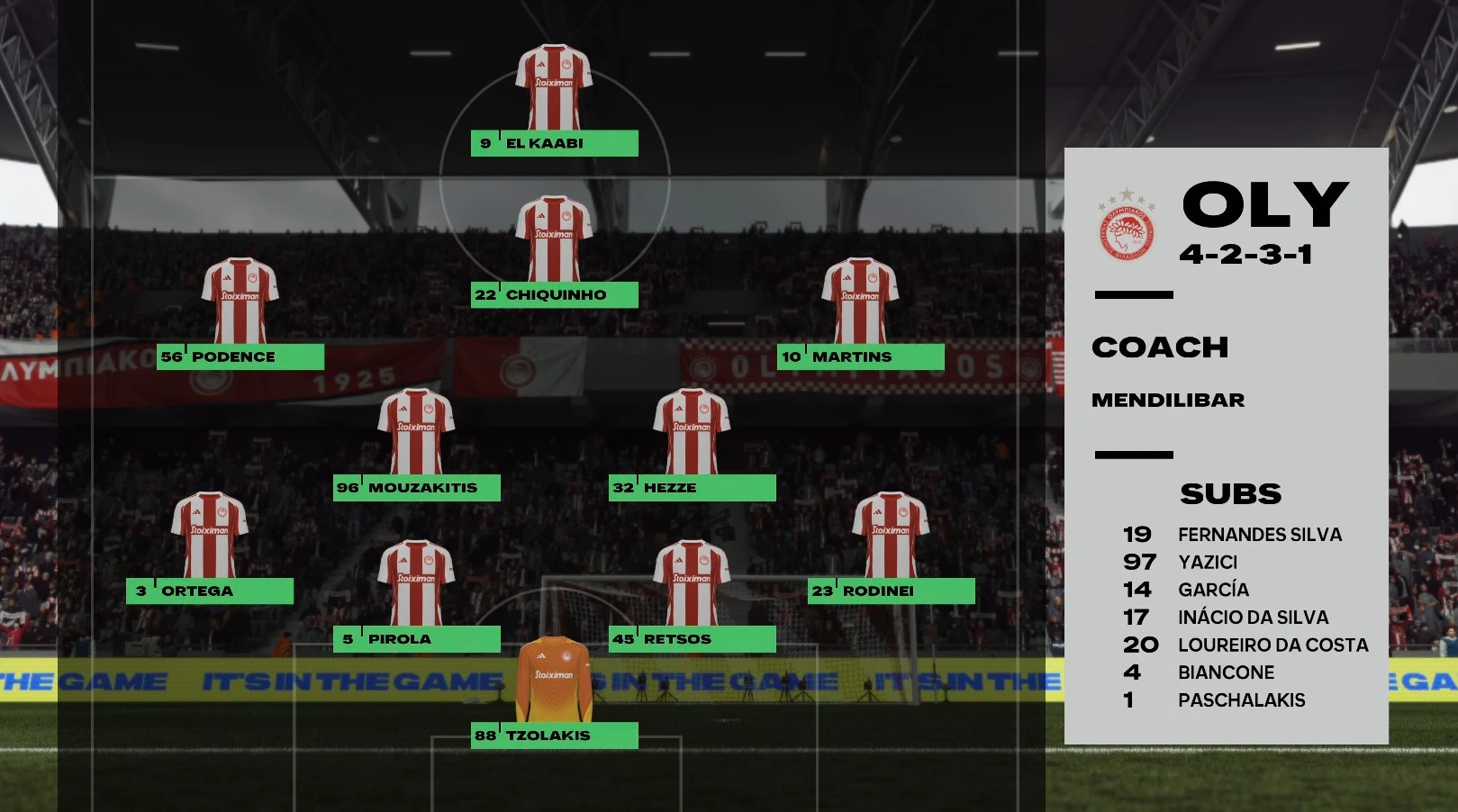Select substitute Fernandes Silva
The height and width of the screenshot is (812, 1458).
[1260, 534]
